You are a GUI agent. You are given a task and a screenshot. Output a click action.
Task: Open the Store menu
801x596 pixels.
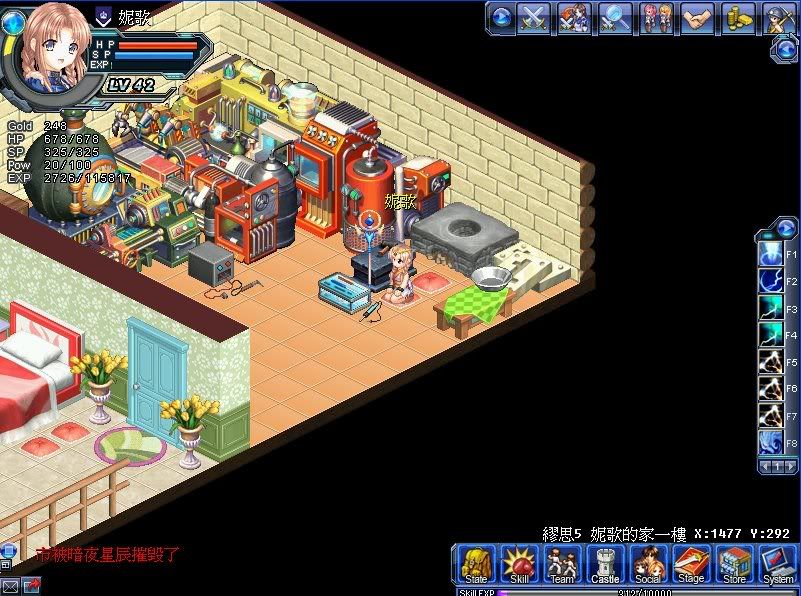[x=734, y=564]
